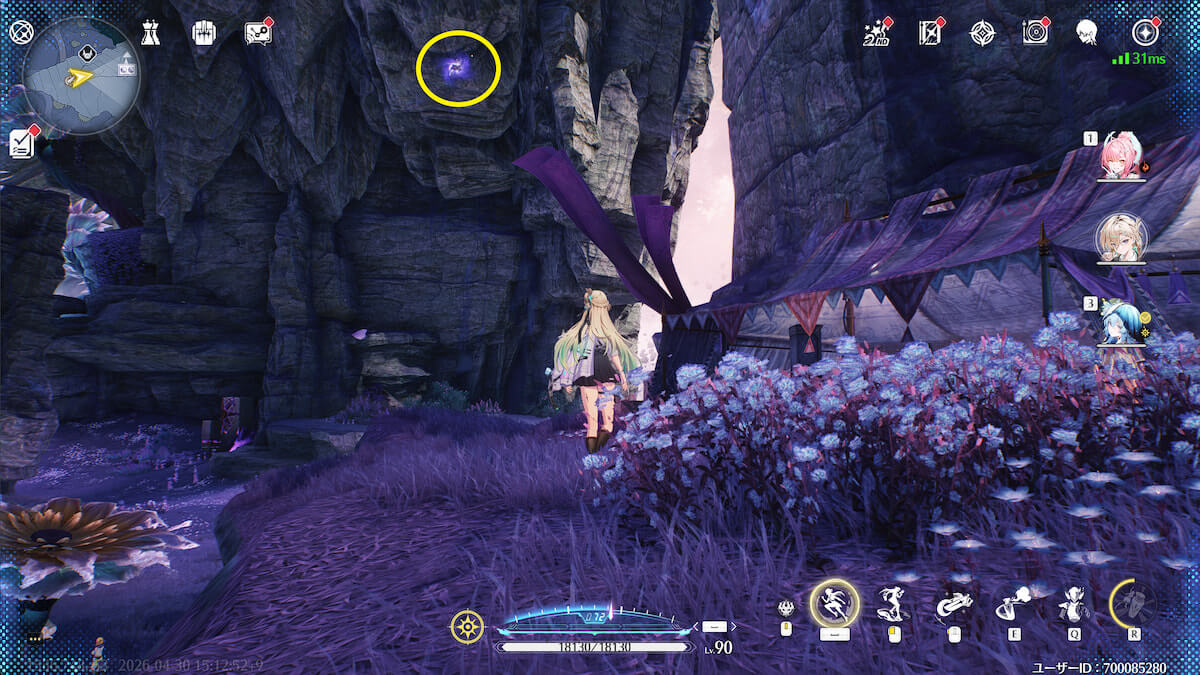Open the character head profile icon
1200x675 pixels.
1088,33
